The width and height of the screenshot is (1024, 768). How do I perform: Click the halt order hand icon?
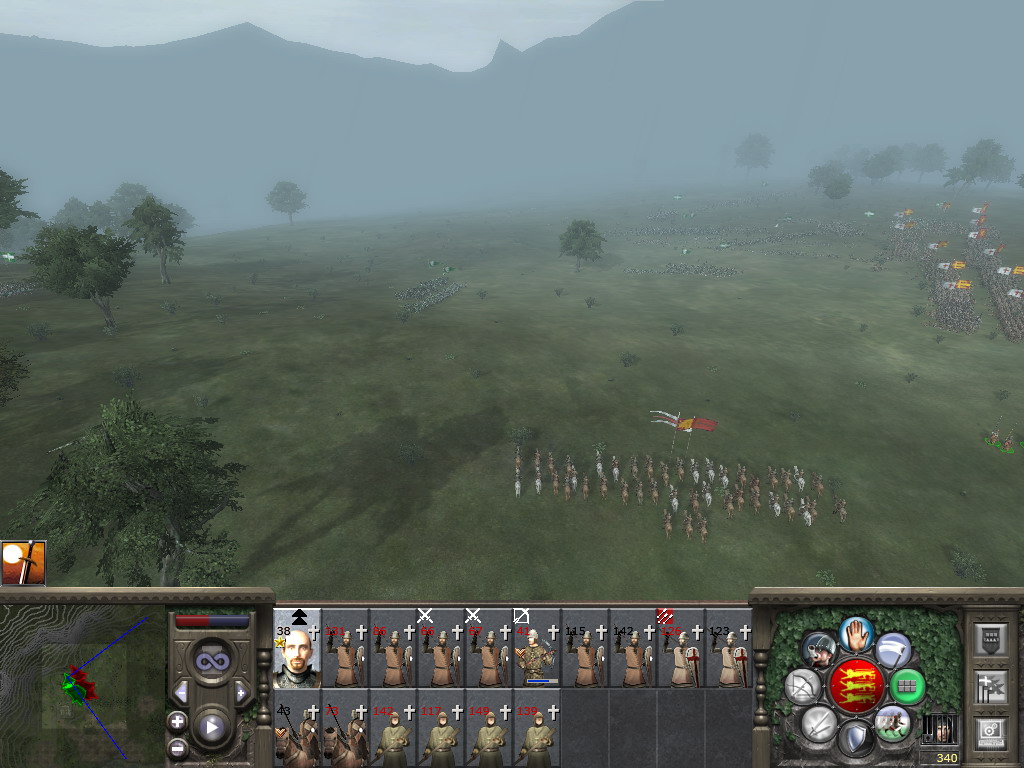(856, 633)
